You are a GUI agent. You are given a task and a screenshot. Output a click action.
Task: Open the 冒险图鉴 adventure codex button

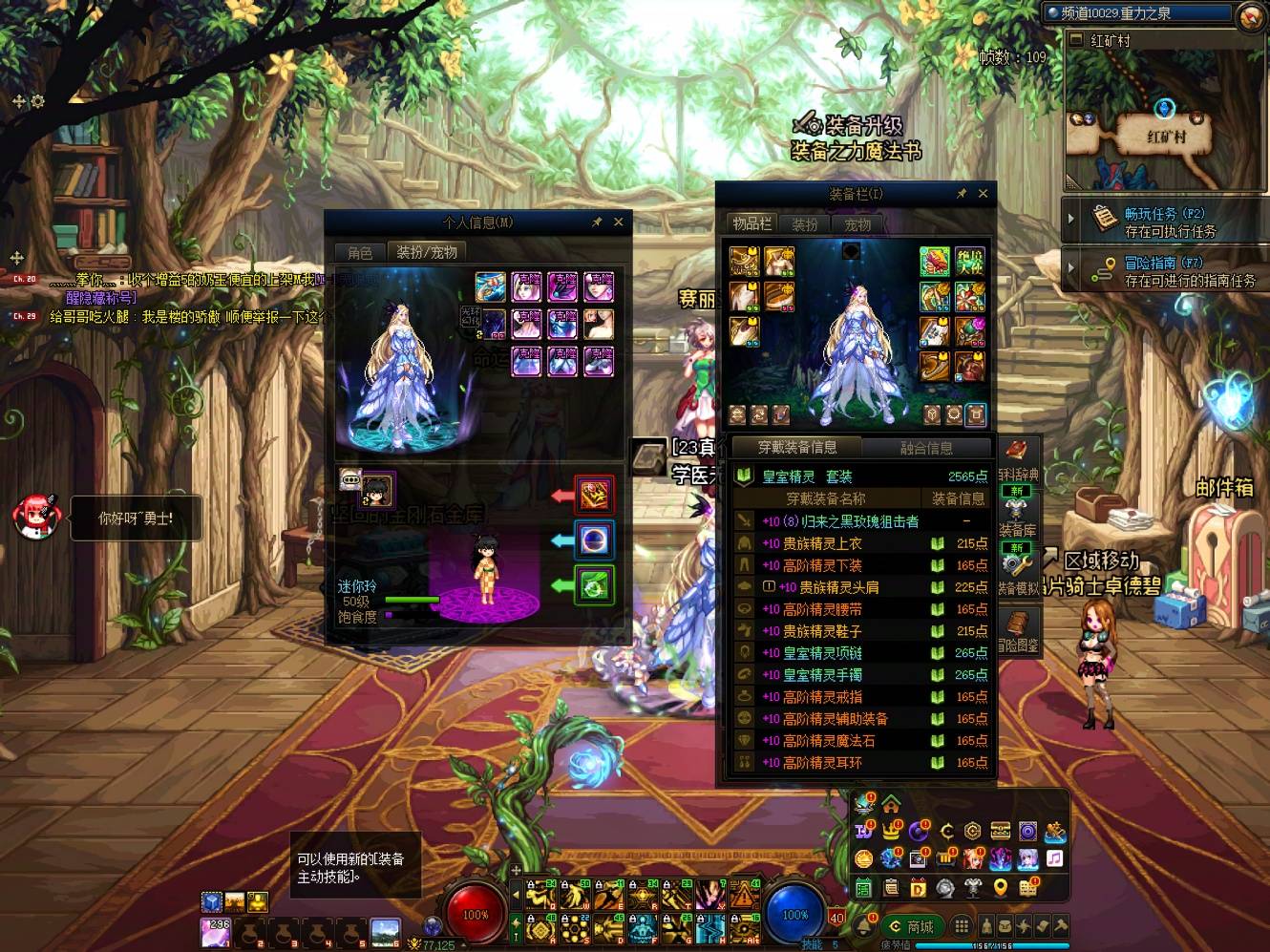pyautogui.click(x=1018, y=630)
